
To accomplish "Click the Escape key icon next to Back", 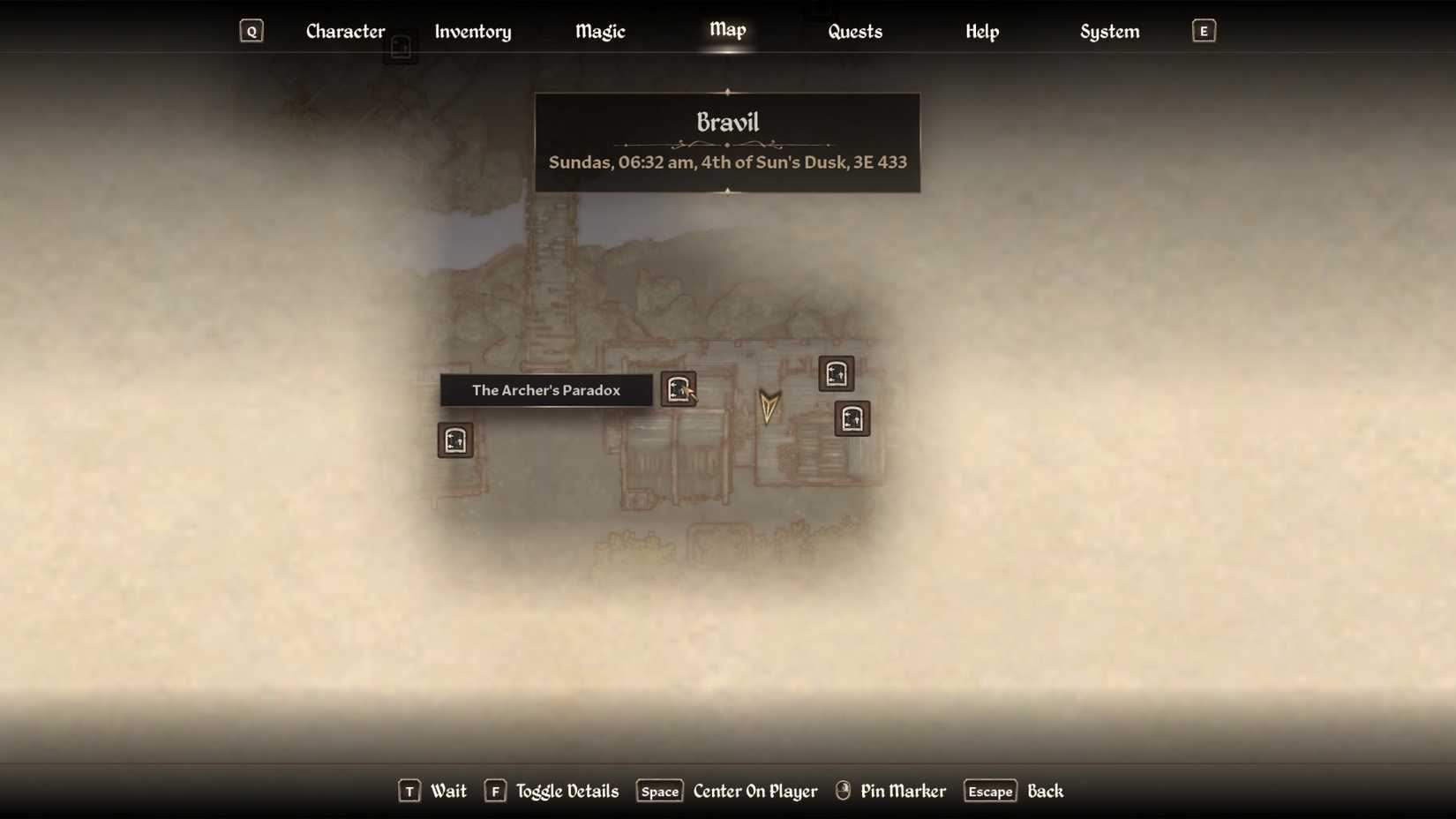I will click(989, 792).
